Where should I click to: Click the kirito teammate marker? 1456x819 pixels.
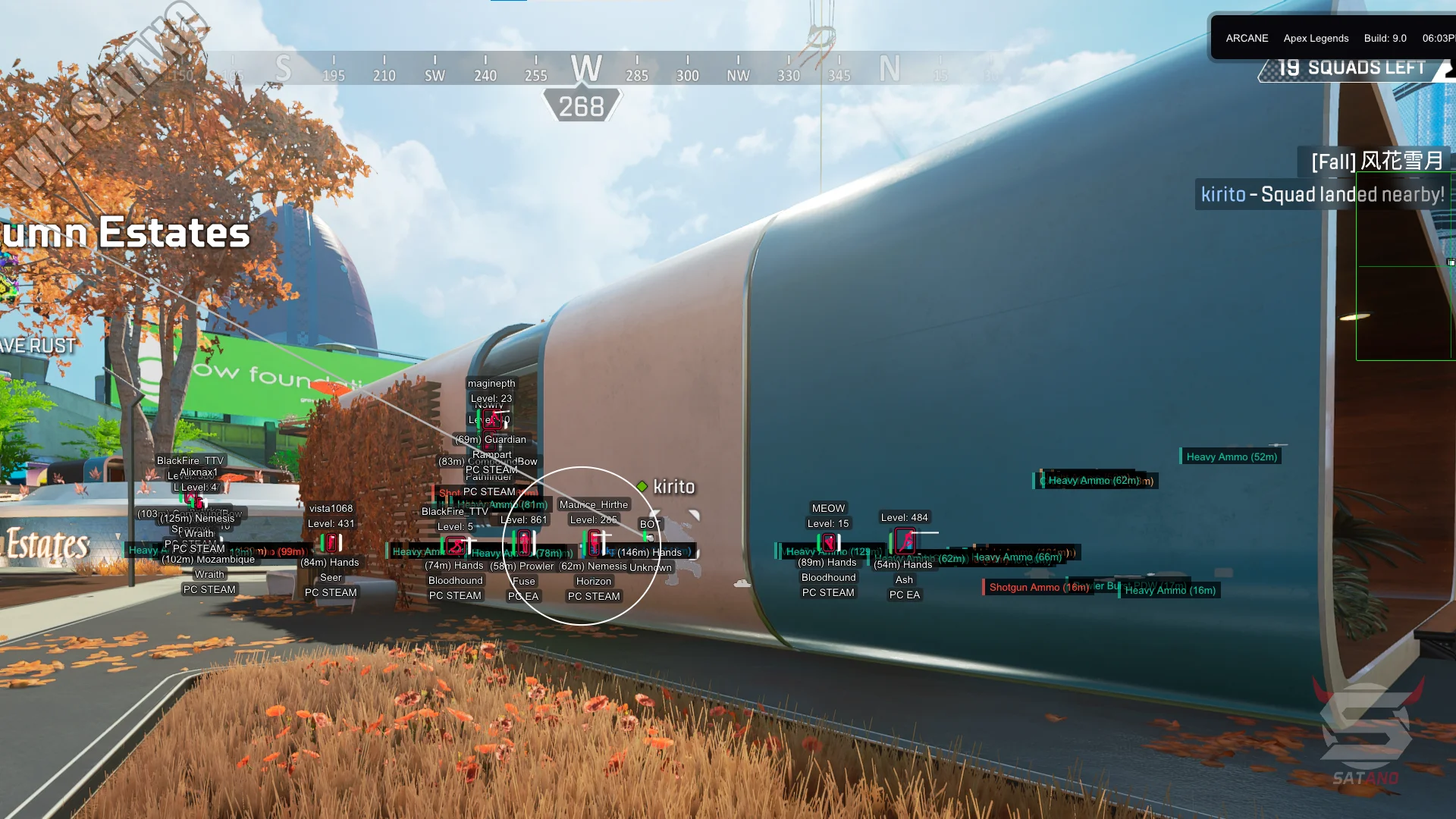667,487
